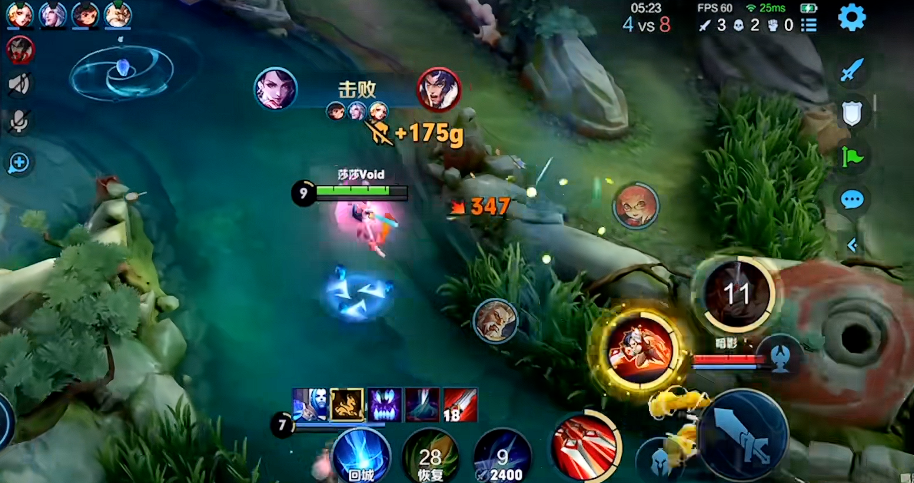The height and width of the screenshot is (483, 914).
Task: Send the shield defend signal
Action: [x=852, y=114]
